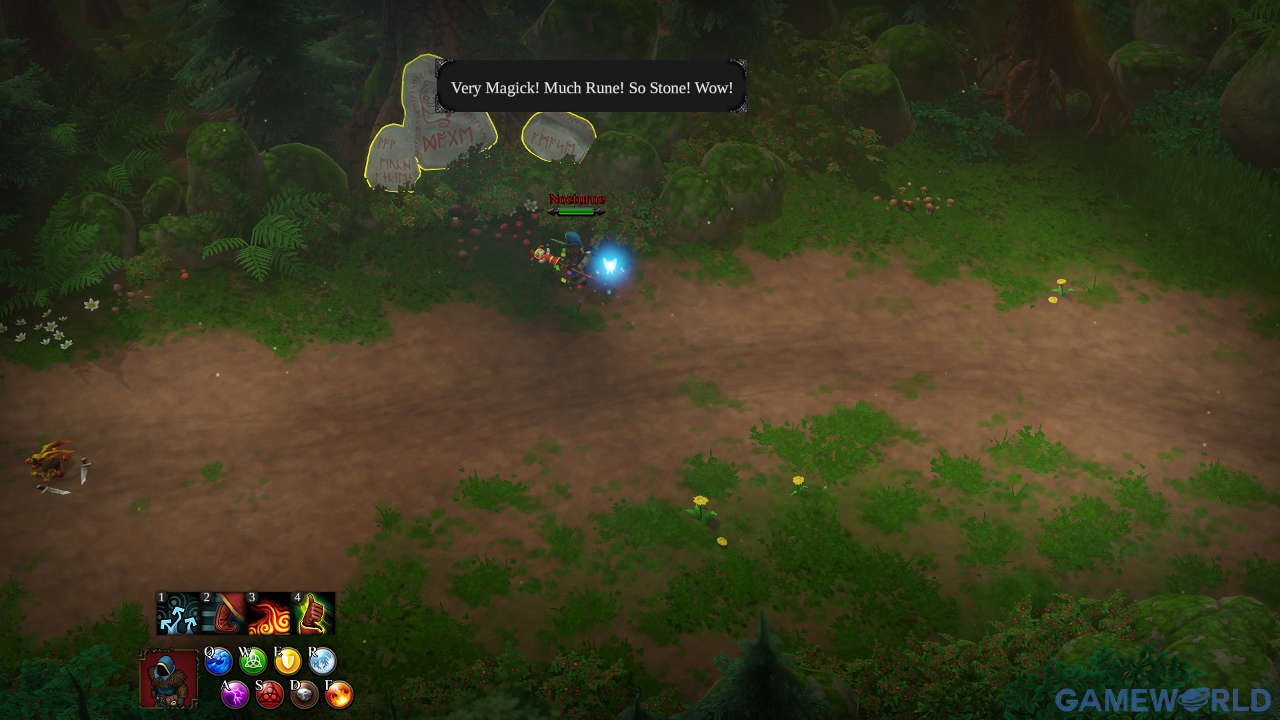Select the yellow Shield element orb

coord(288,661)
